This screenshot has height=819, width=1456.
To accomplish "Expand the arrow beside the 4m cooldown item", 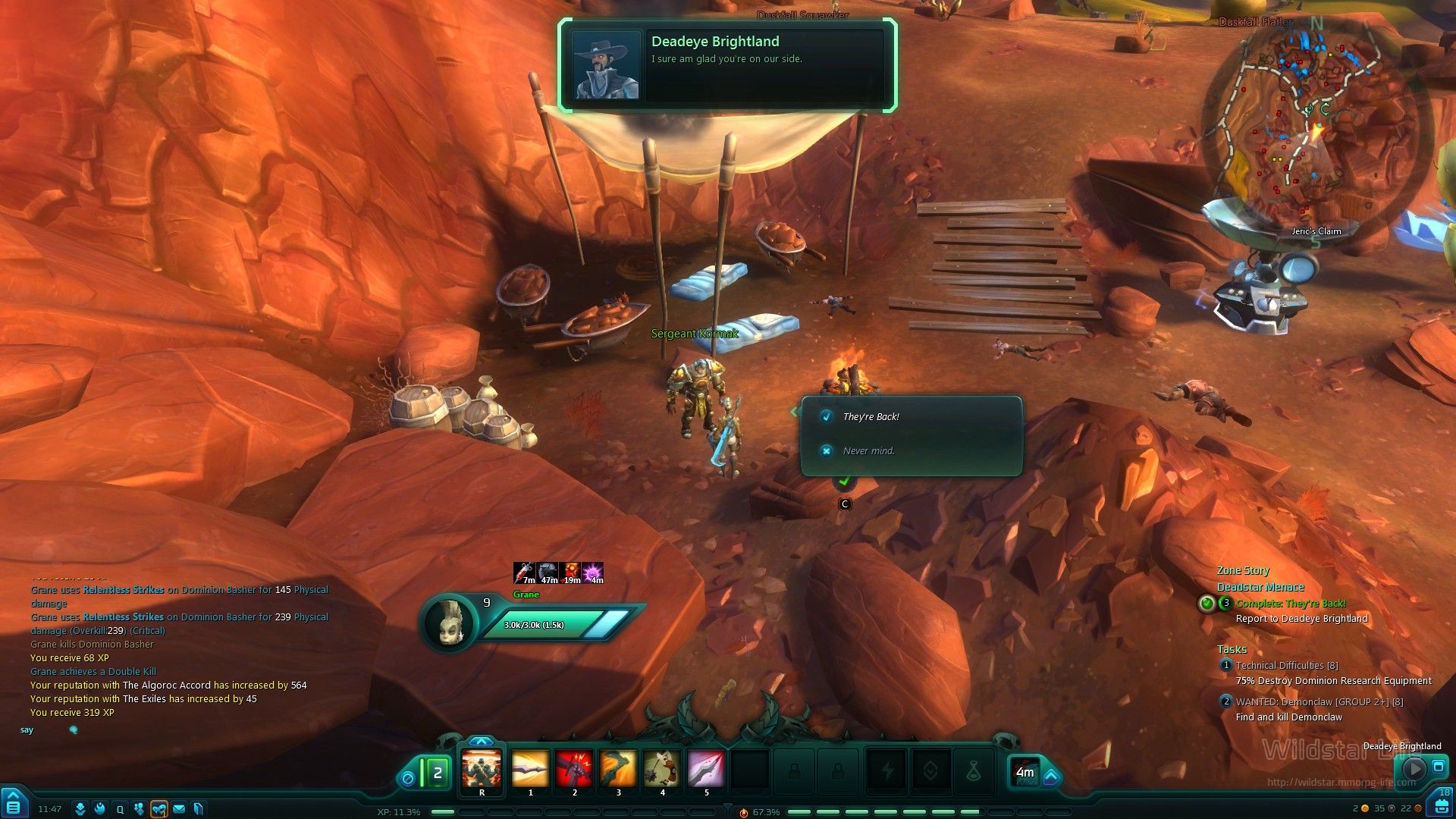I will 1051,777.
